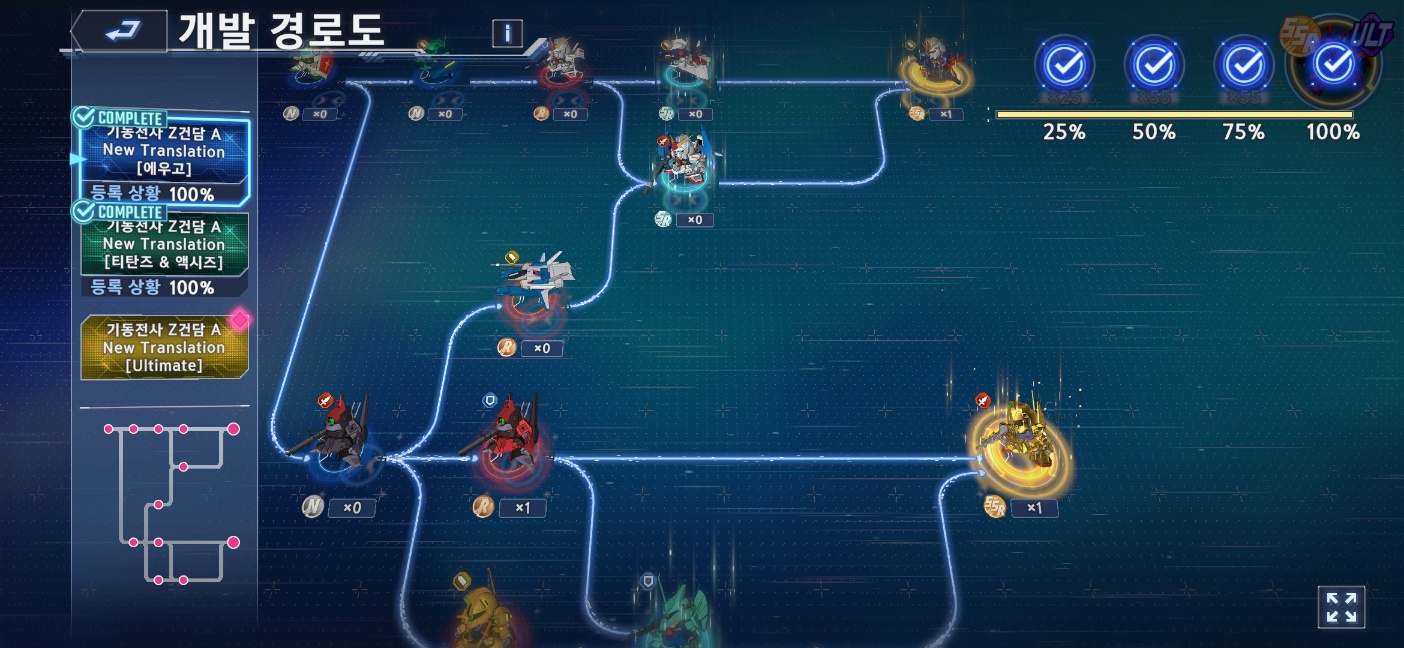Select the white SR Gundam with blue ring

click(x=685, y=165)
